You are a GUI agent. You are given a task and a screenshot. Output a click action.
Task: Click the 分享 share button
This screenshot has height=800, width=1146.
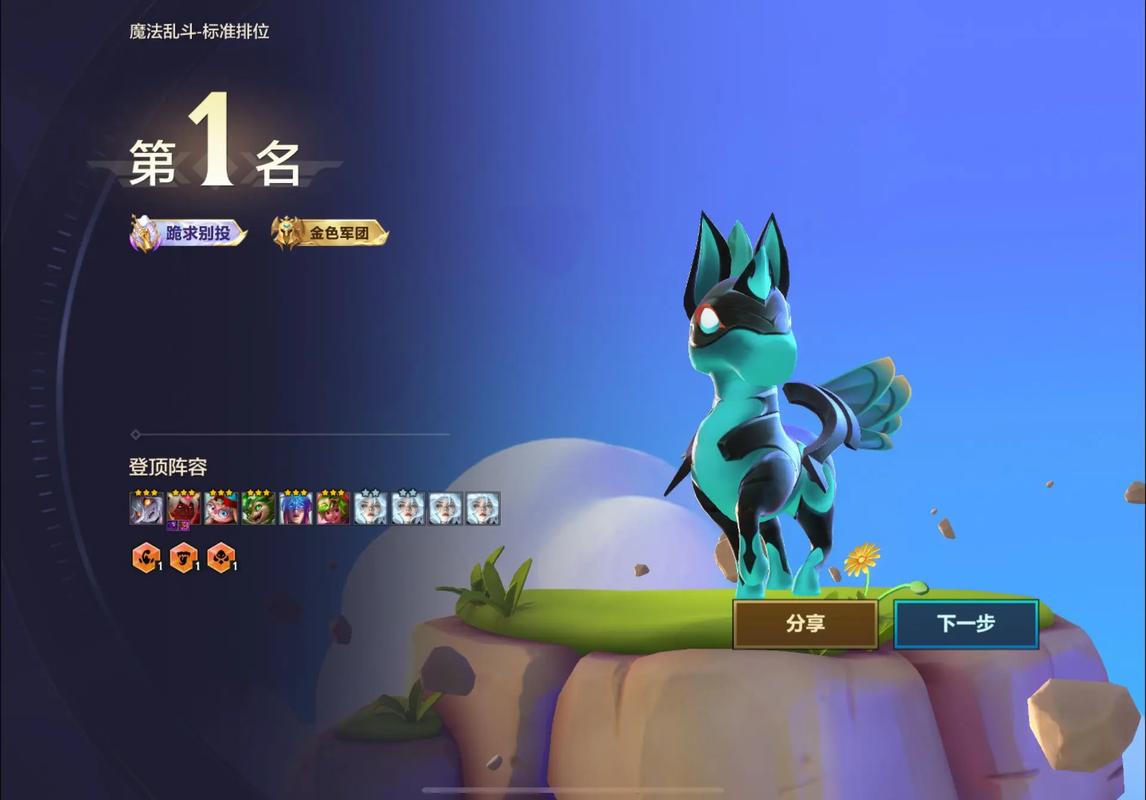[x=805, y=624]
